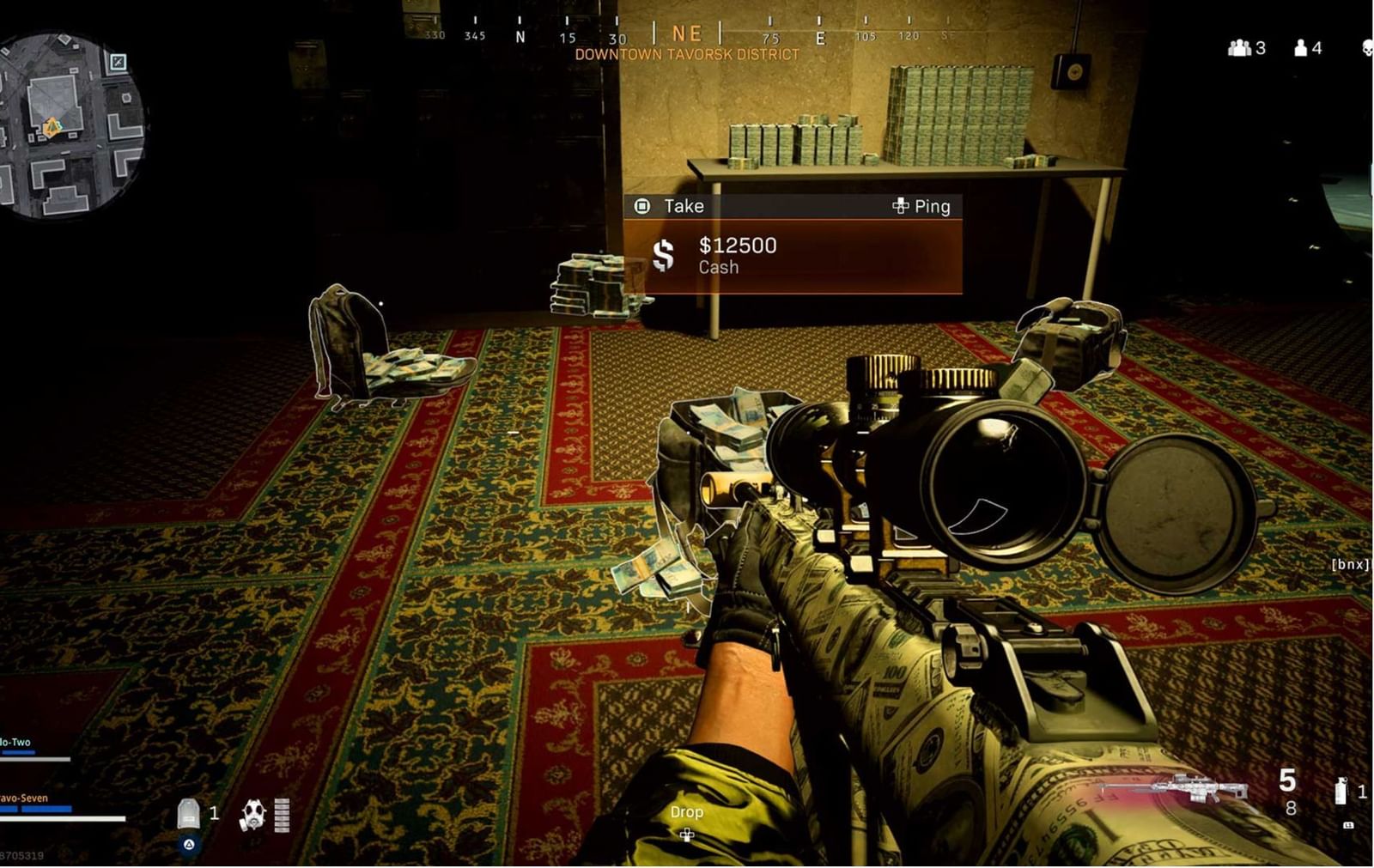Click the triangle button prompt under armor plate

pos(187,844)
